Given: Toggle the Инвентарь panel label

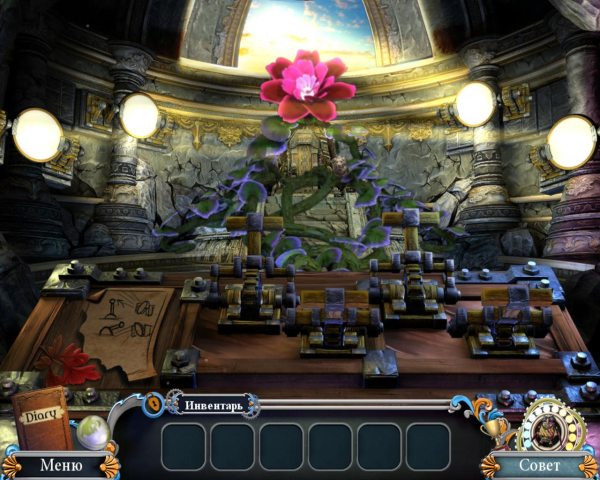Looking at the screenshot, I should (213, 405).
